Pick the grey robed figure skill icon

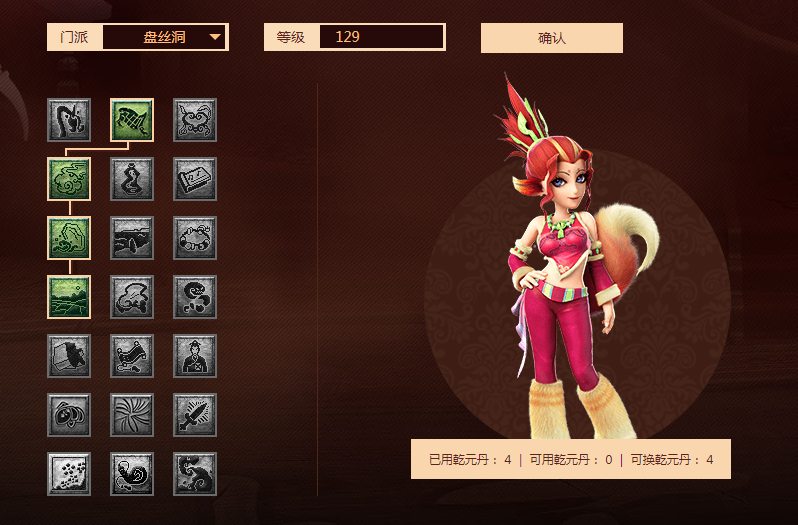(x=195, y=356)
